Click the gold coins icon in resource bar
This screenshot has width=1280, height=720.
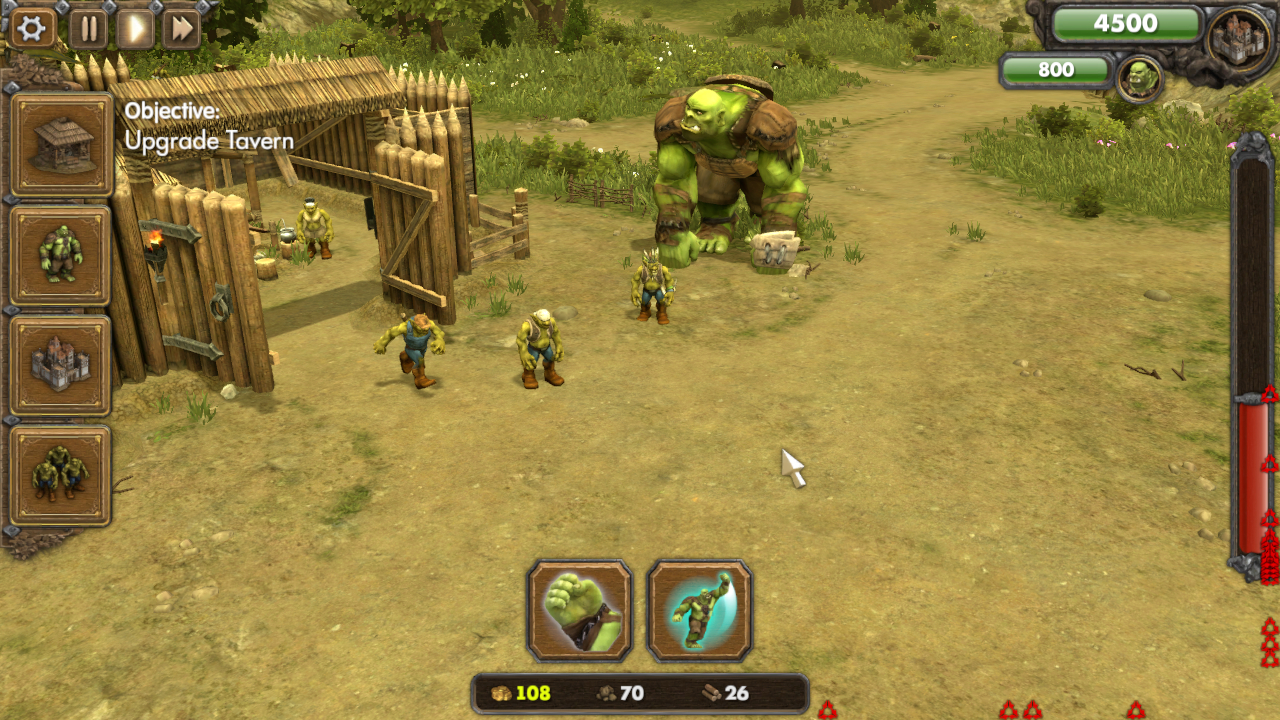coord(503,691)
